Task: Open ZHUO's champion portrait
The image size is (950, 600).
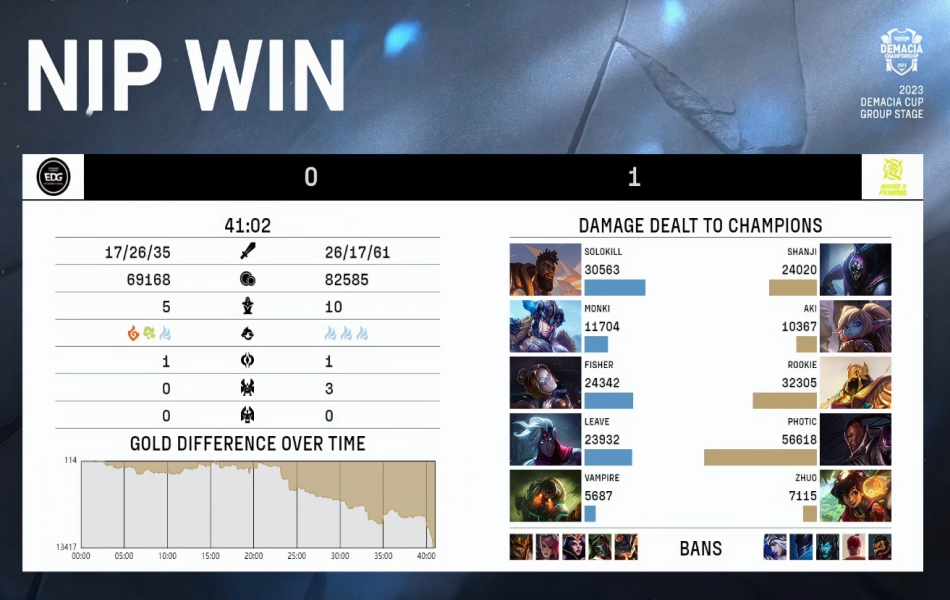Action: pyautogui.click(x=855, y=496)
